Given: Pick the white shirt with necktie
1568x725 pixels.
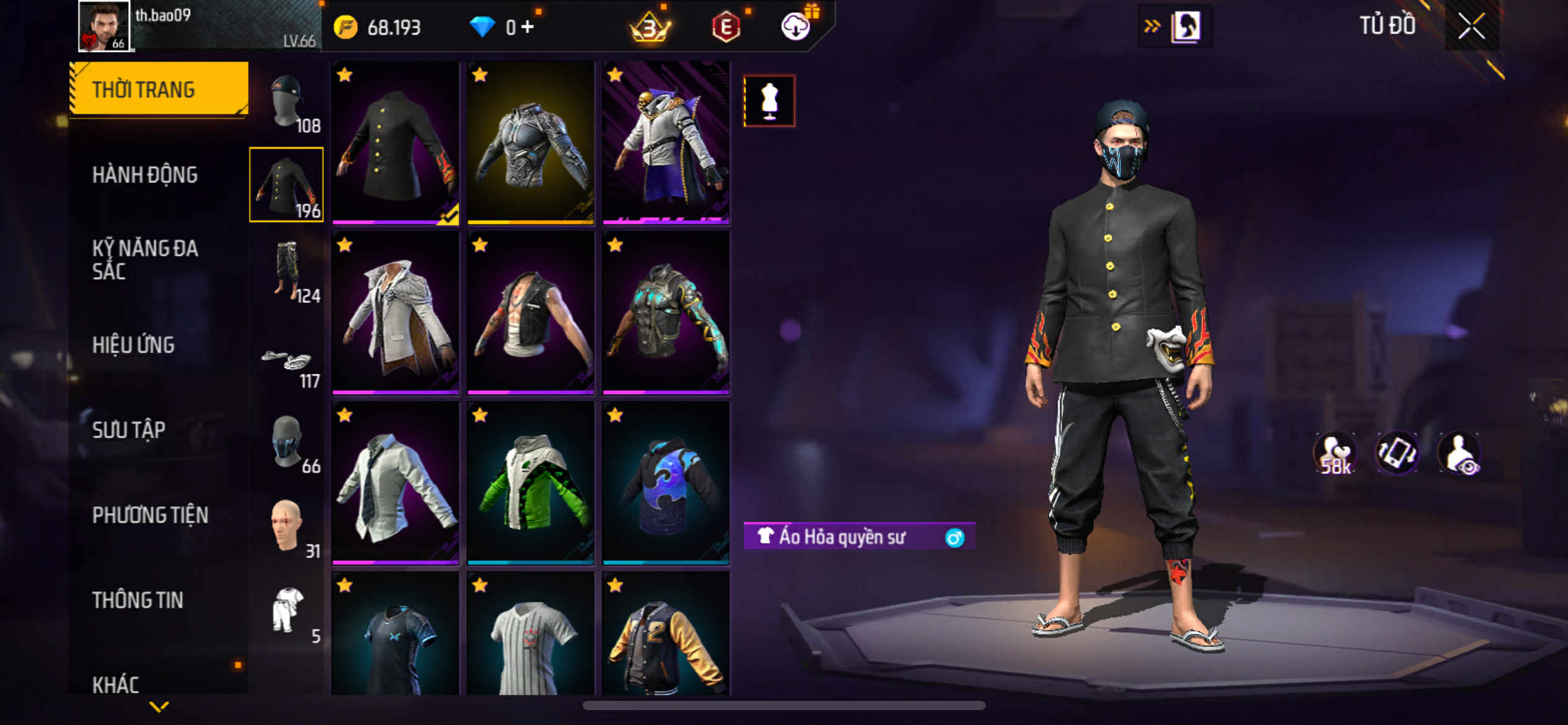Looking at the screenshot, I should [x=395, y=483].
